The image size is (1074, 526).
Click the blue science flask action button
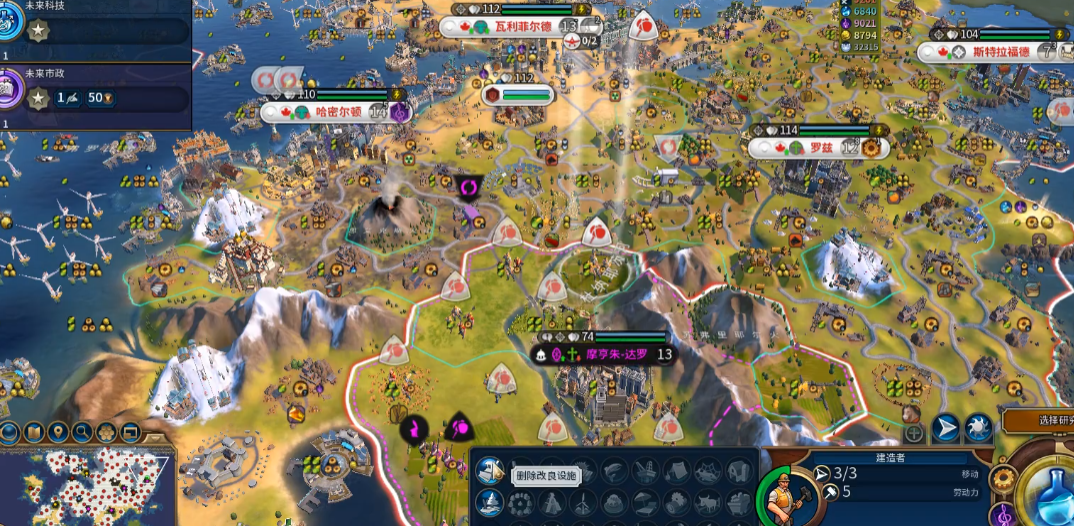(x=1047, y=492)
